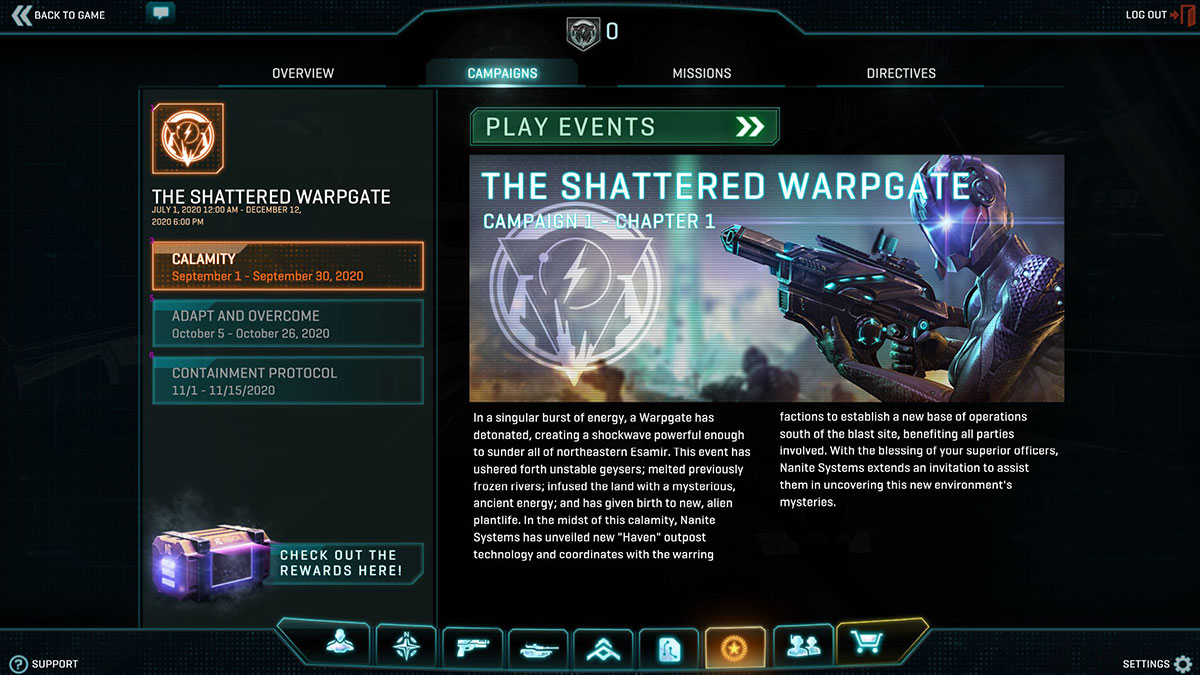Select the Calamity chapter

288,267
